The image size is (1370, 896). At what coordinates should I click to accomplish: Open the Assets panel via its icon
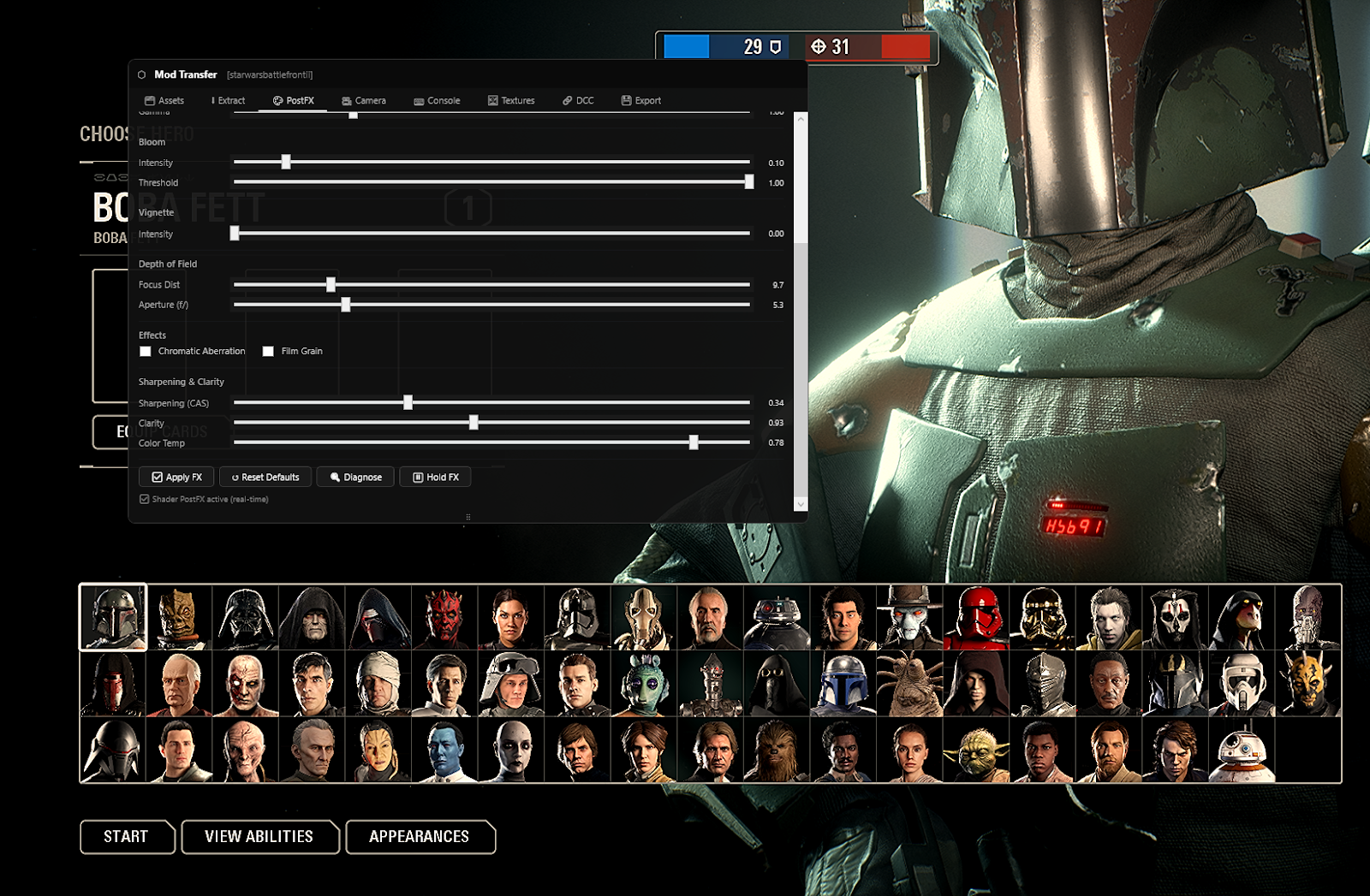(150, 100)
